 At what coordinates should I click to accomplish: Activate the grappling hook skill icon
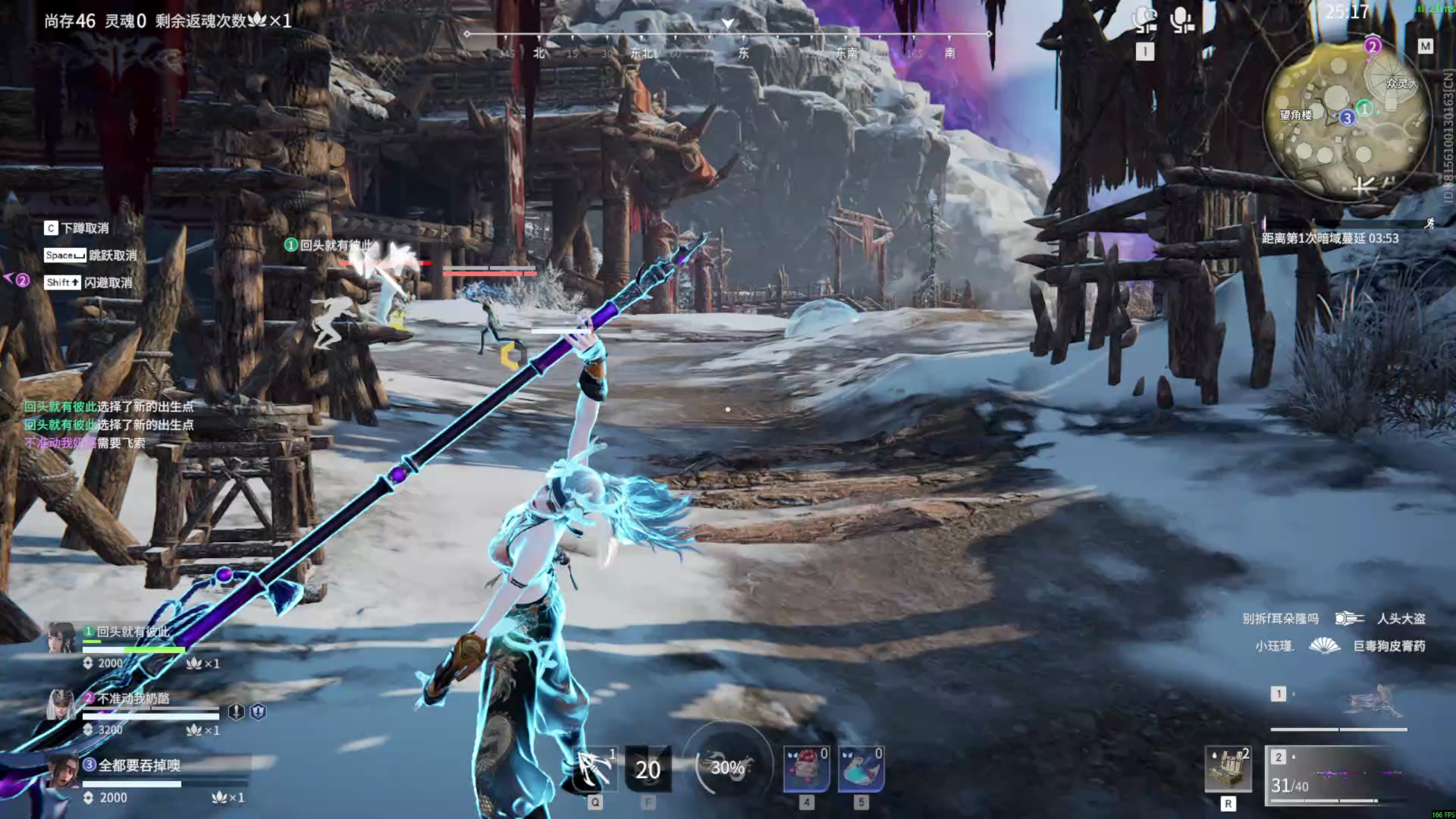595,769
